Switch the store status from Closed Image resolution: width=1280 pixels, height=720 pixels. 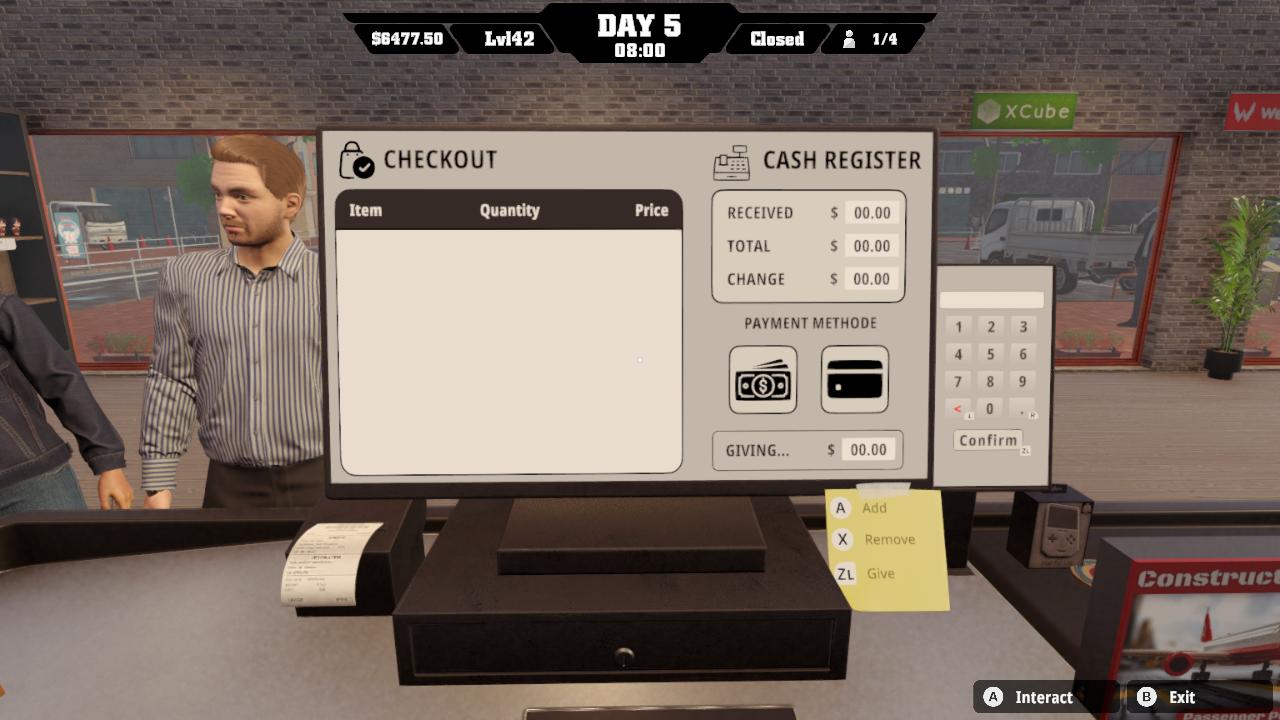click(776, 40)
